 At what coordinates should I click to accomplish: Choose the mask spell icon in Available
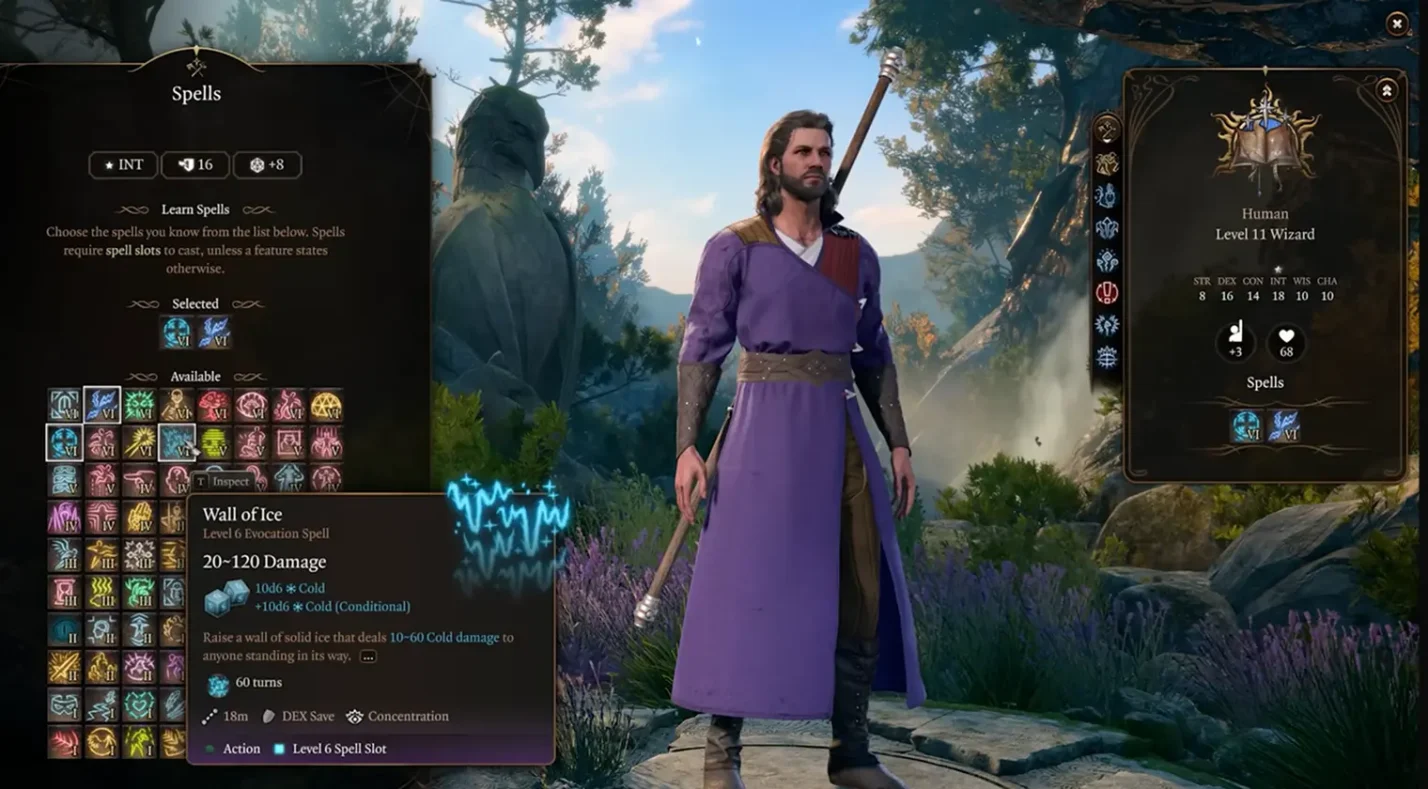65,704
